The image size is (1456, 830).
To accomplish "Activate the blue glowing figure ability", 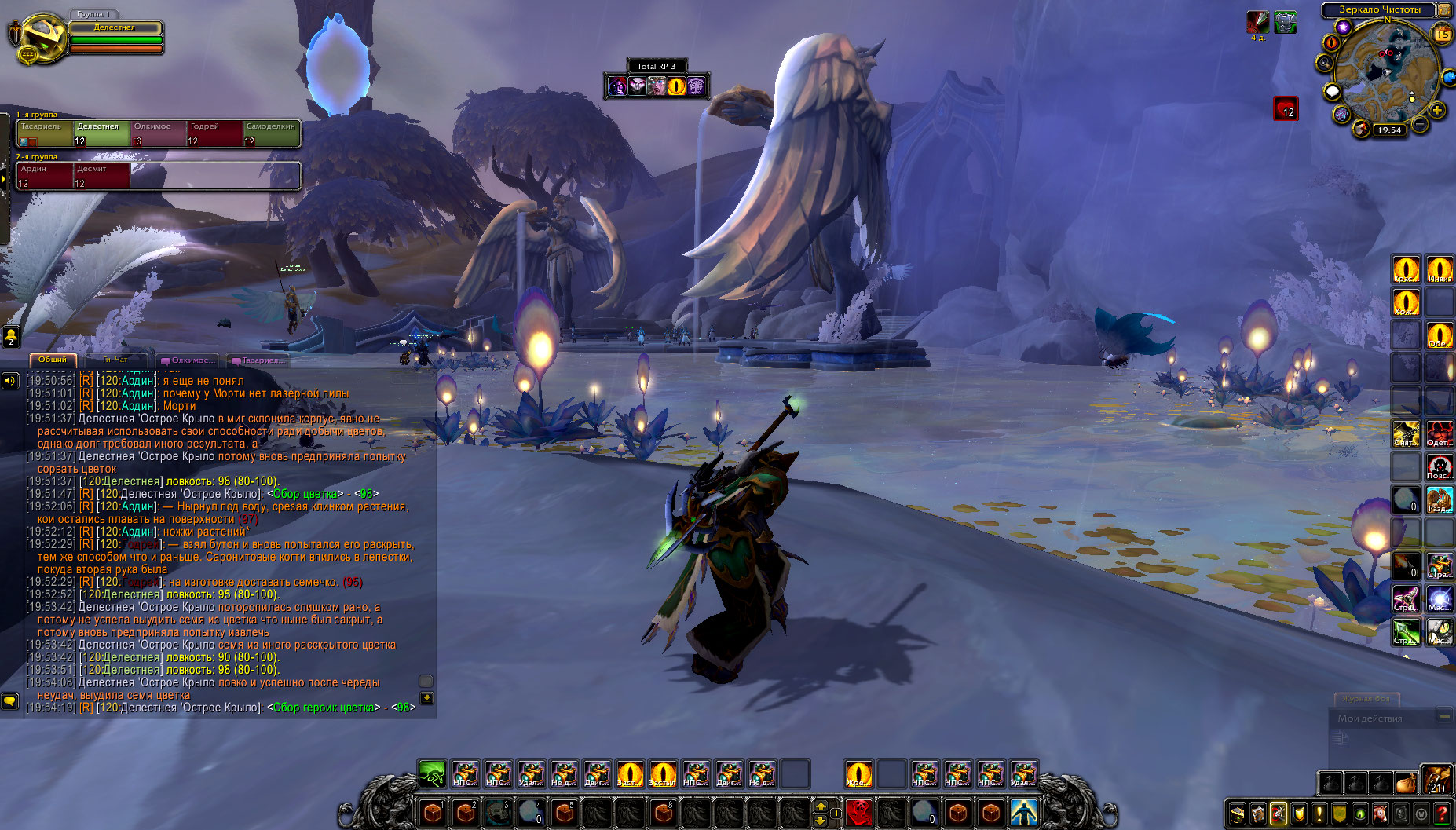I will click(x=1023, y=812).
